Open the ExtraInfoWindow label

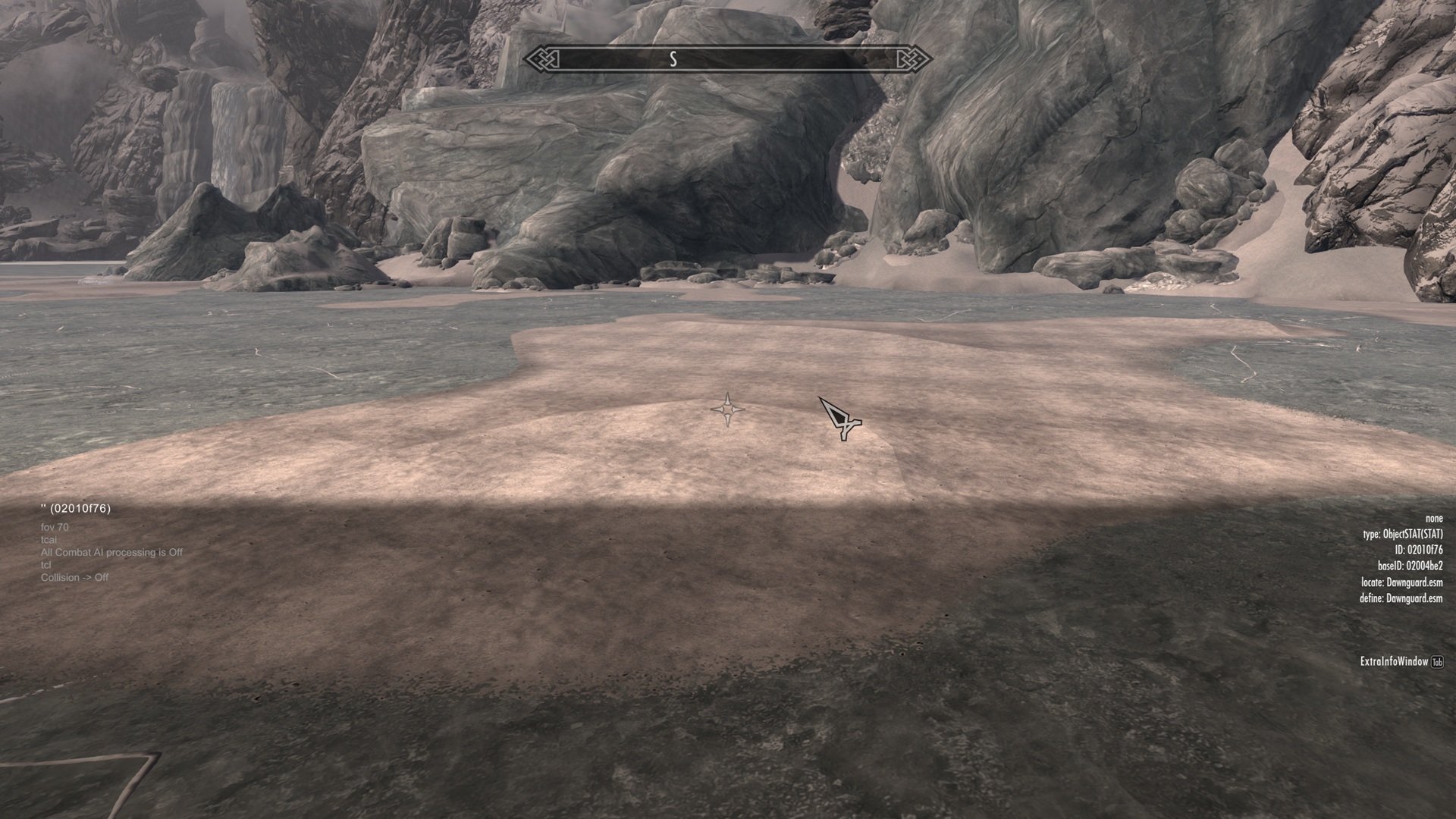pos(1394,662)
